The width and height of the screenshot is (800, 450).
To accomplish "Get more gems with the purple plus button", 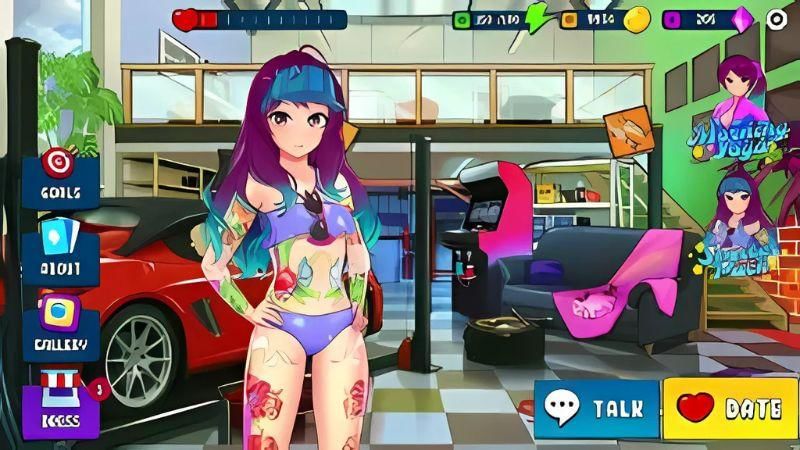I will pyautogui.click(x=671, y=19).
